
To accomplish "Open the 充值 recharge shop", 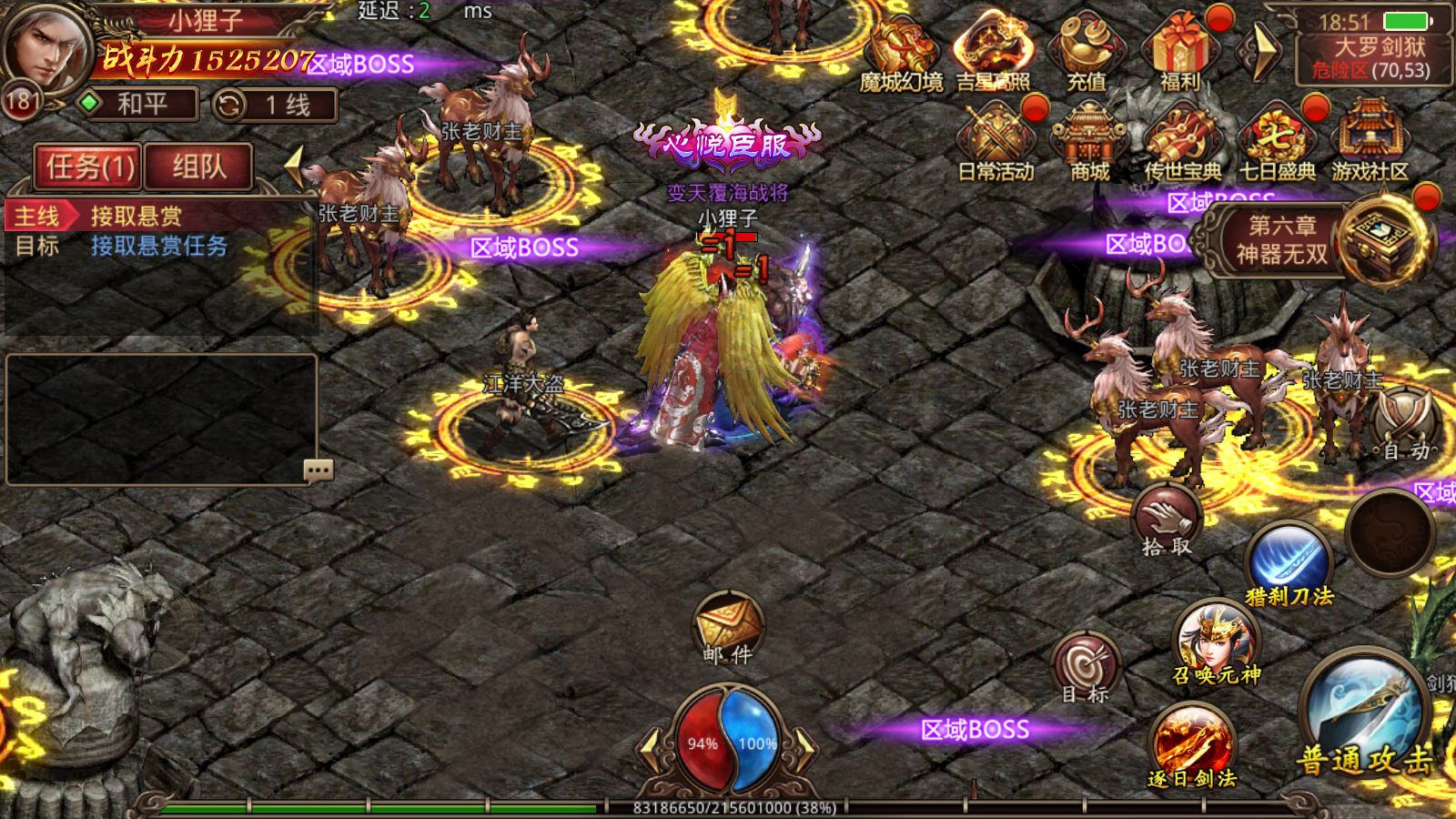I will [x=1086, y=52].
